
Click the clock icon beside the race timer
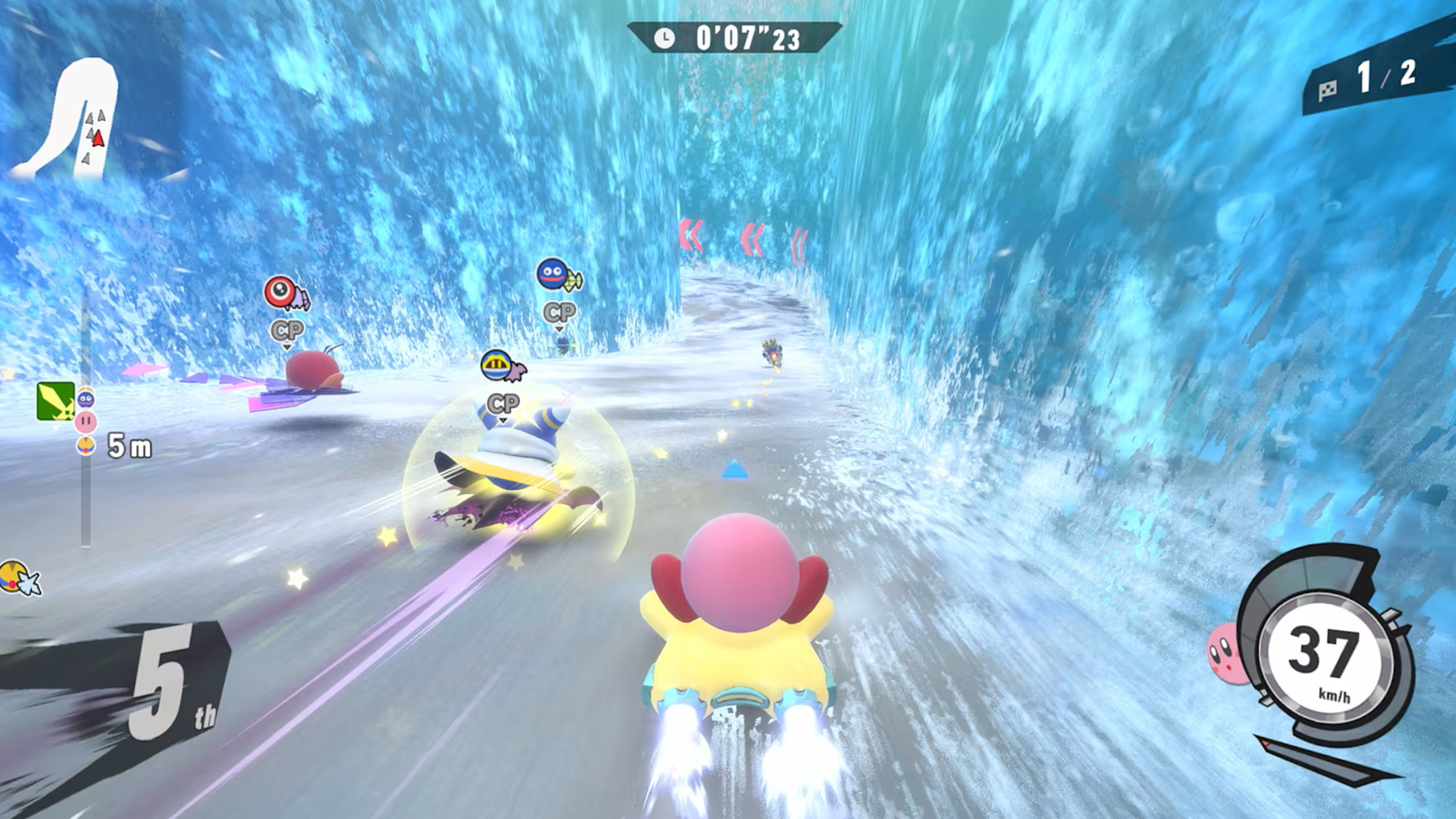pos(664,39)
